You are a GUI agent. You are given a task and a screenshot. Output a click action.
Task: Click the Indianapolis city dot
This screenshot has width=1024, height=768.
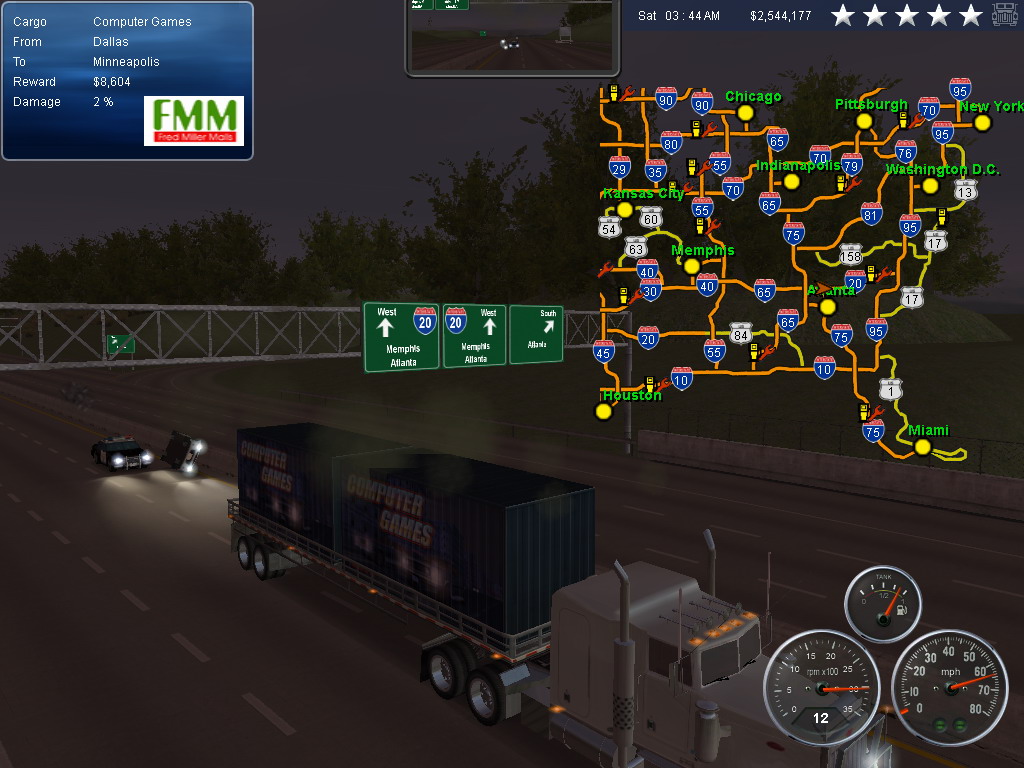792,182
